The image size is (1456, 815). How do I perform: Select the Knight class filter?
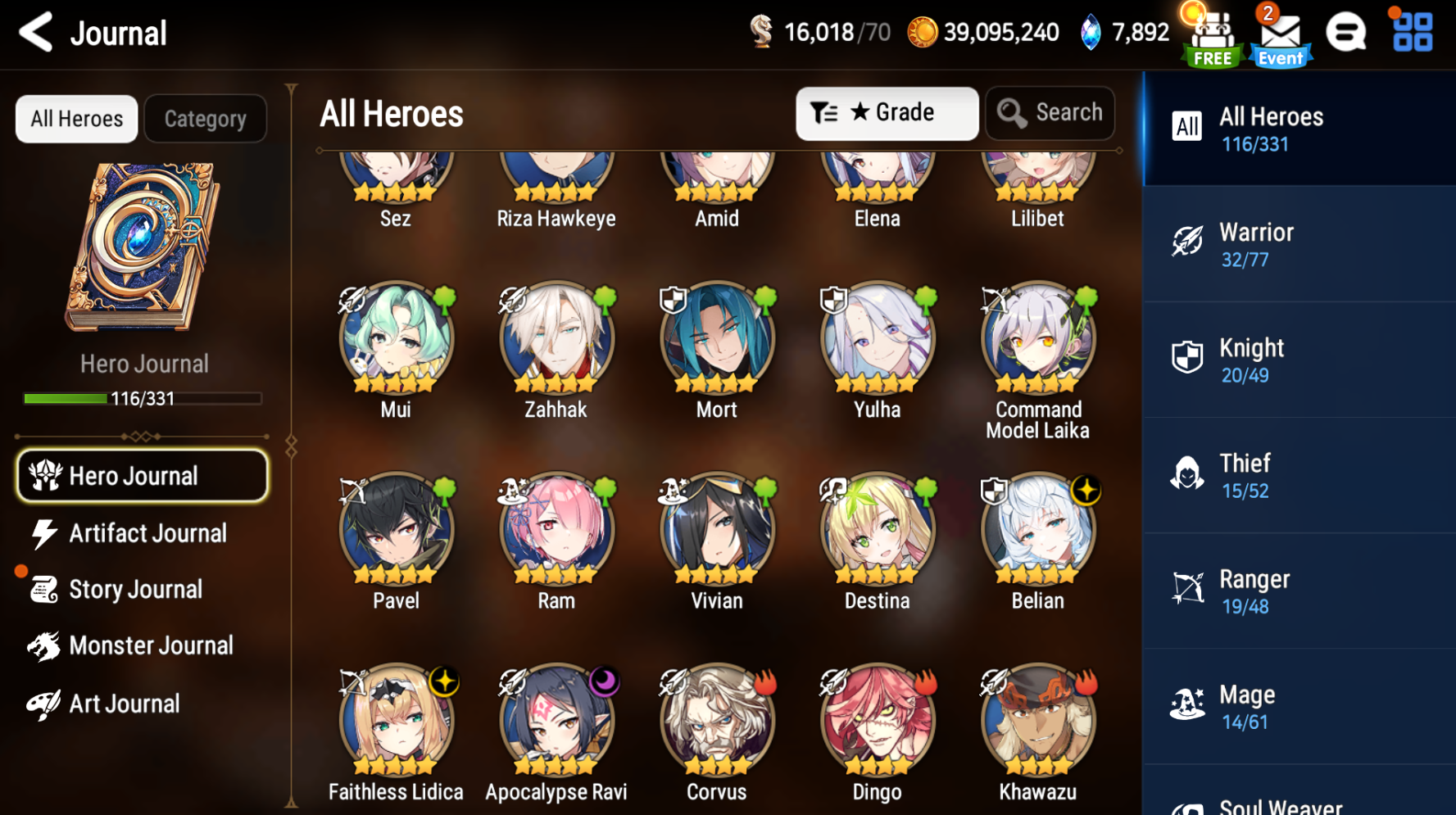click(1299, 360)
